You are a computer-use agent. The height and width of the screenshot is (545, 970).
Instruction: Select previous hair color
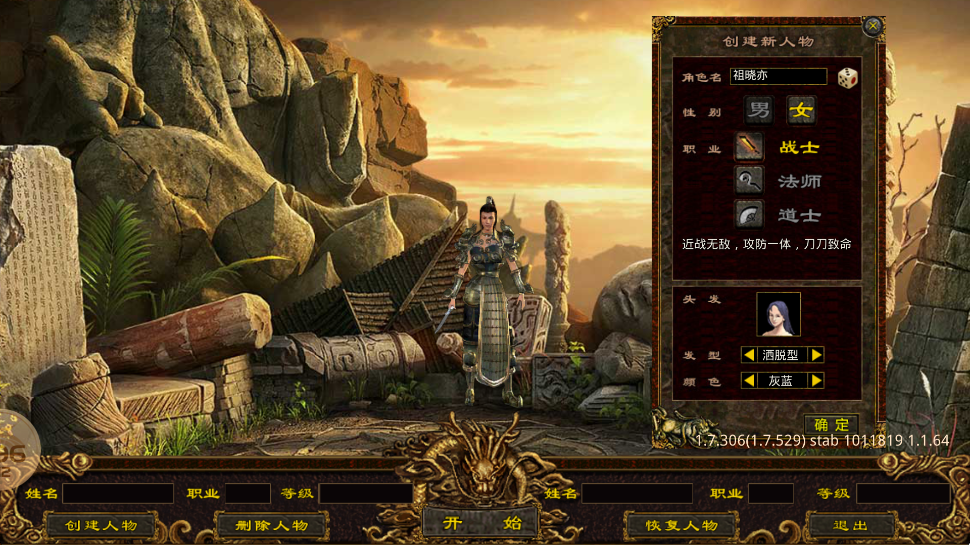point(748,380)
